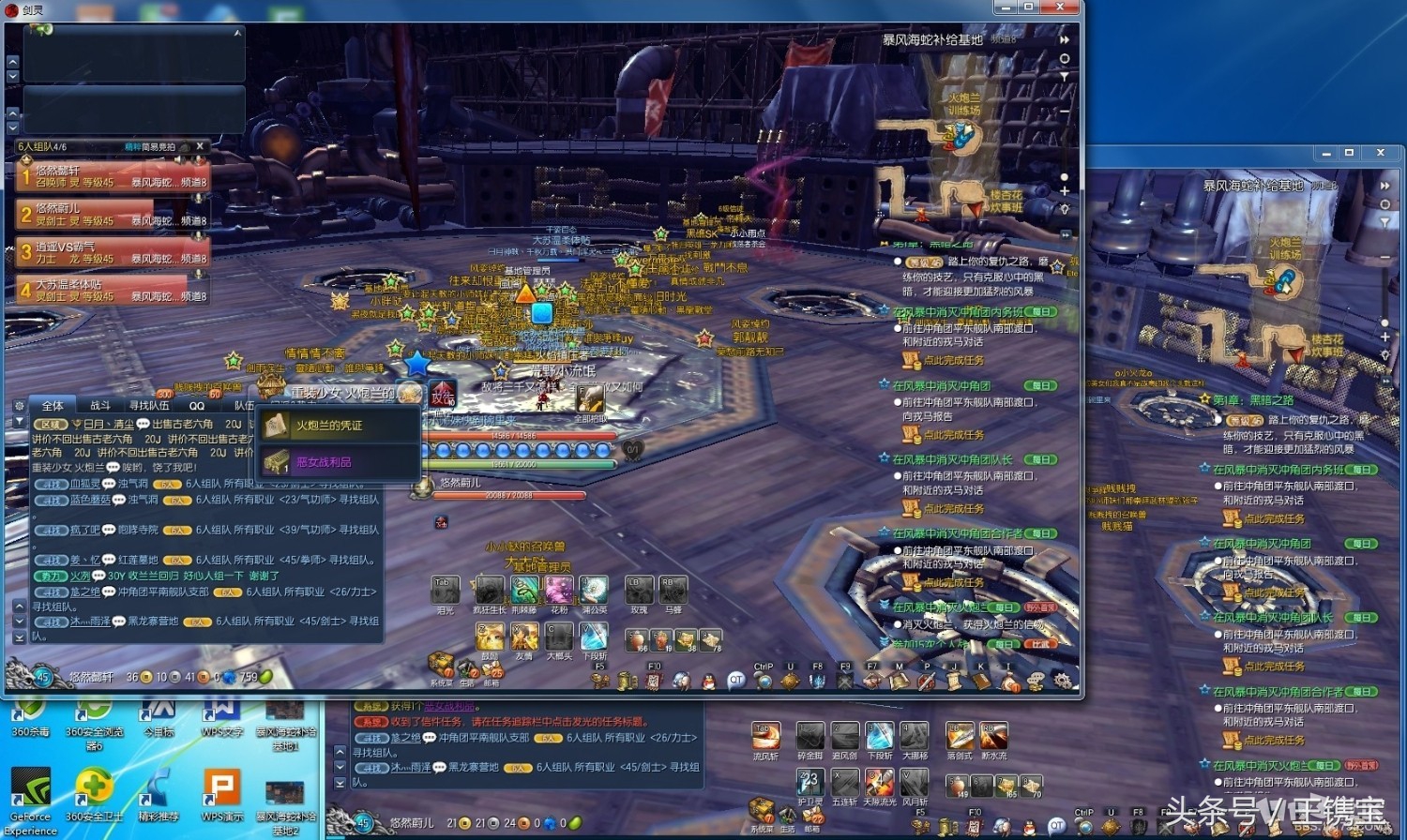
Task: Close the 6人组队 party panel
Action: [x=200, y=146]
